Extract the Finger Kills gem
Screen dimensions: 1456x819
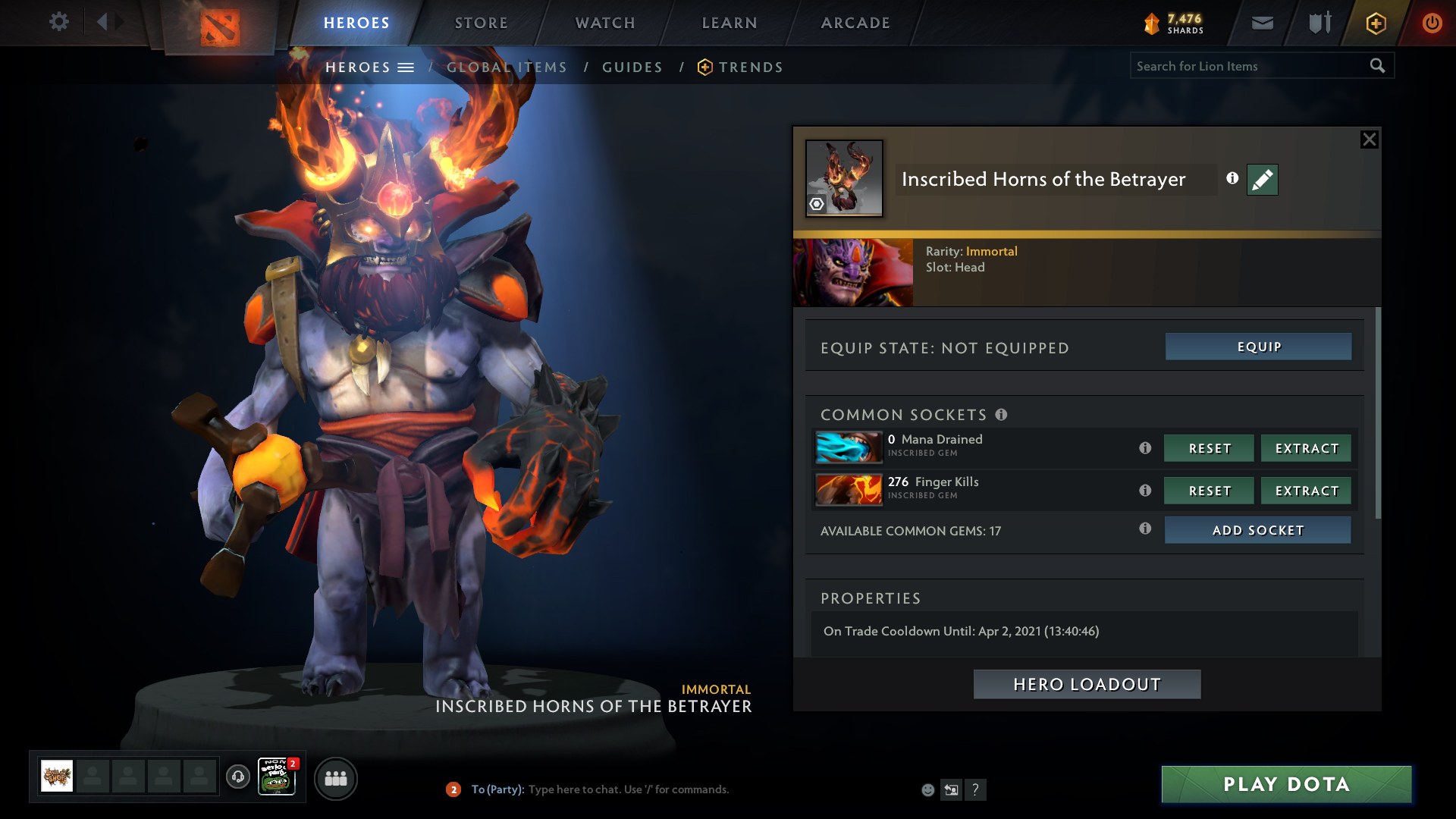tap(1306, 491)
